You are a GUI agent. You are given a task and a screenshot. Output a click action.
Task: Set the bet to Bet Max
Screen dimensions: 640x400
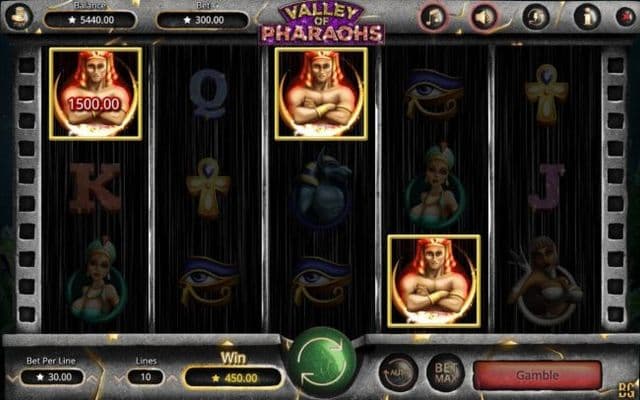tap(445, 374)
